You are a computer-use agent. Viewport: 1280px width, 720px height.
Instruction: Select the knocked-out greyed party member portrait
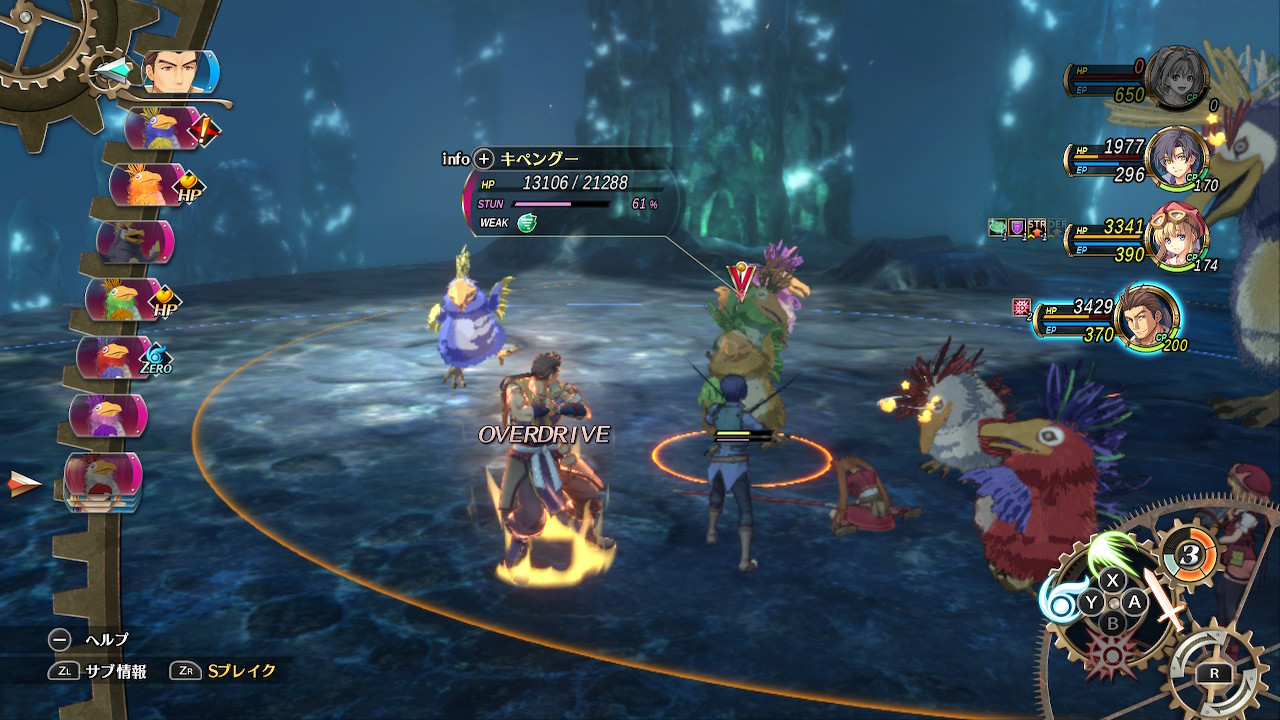(1176, 78)
